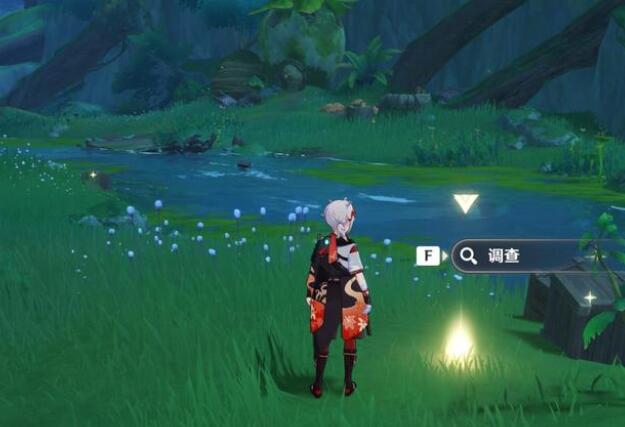Select the 调查 investigate prompt
This screenshot has width=625, height=427.
[505, 256]
